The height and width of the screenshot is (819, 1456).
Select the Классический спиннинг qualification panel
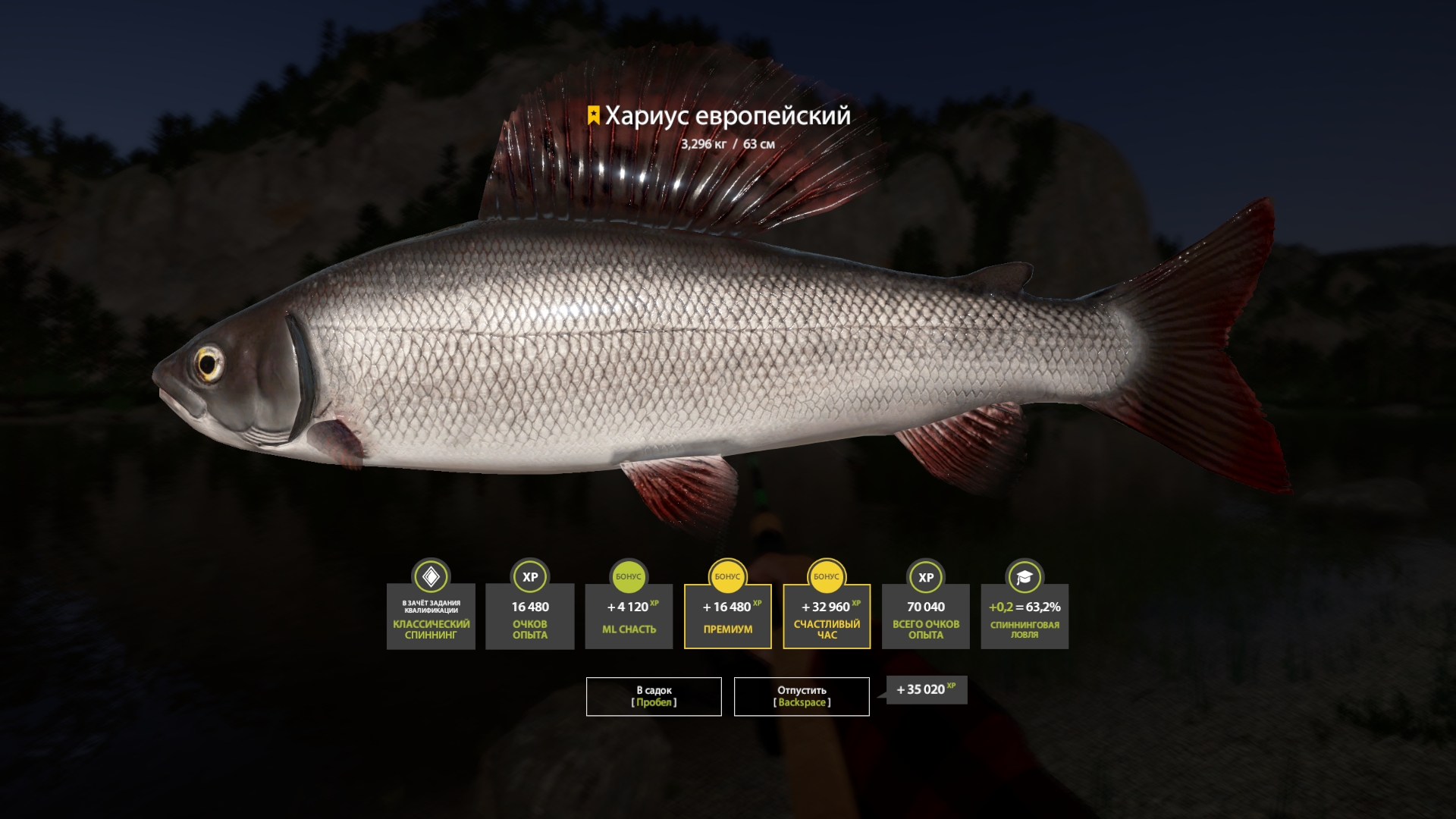tap(430, 618)
